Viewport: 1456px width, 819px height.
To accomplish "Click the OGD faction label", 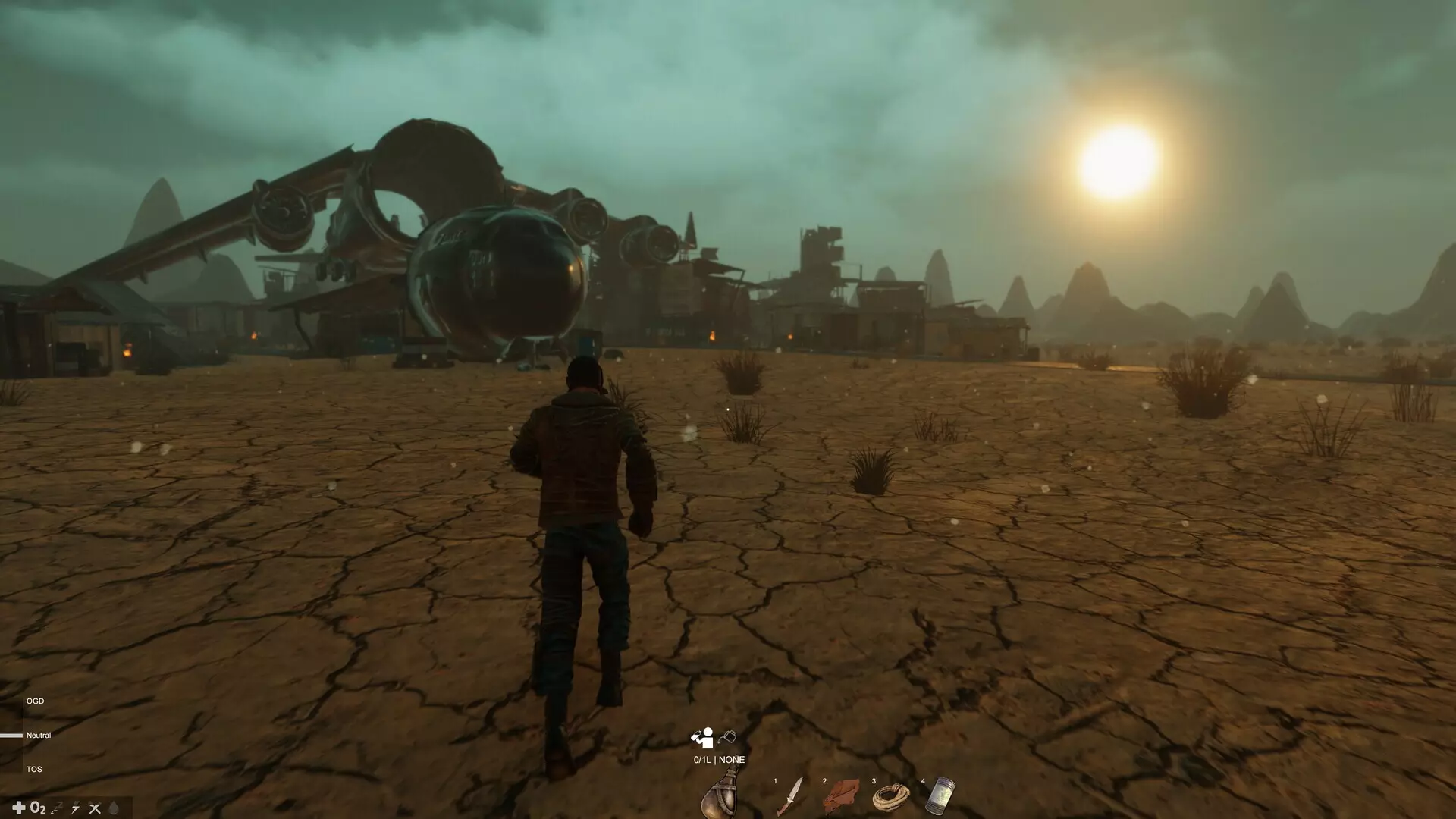I will point(35,701).
